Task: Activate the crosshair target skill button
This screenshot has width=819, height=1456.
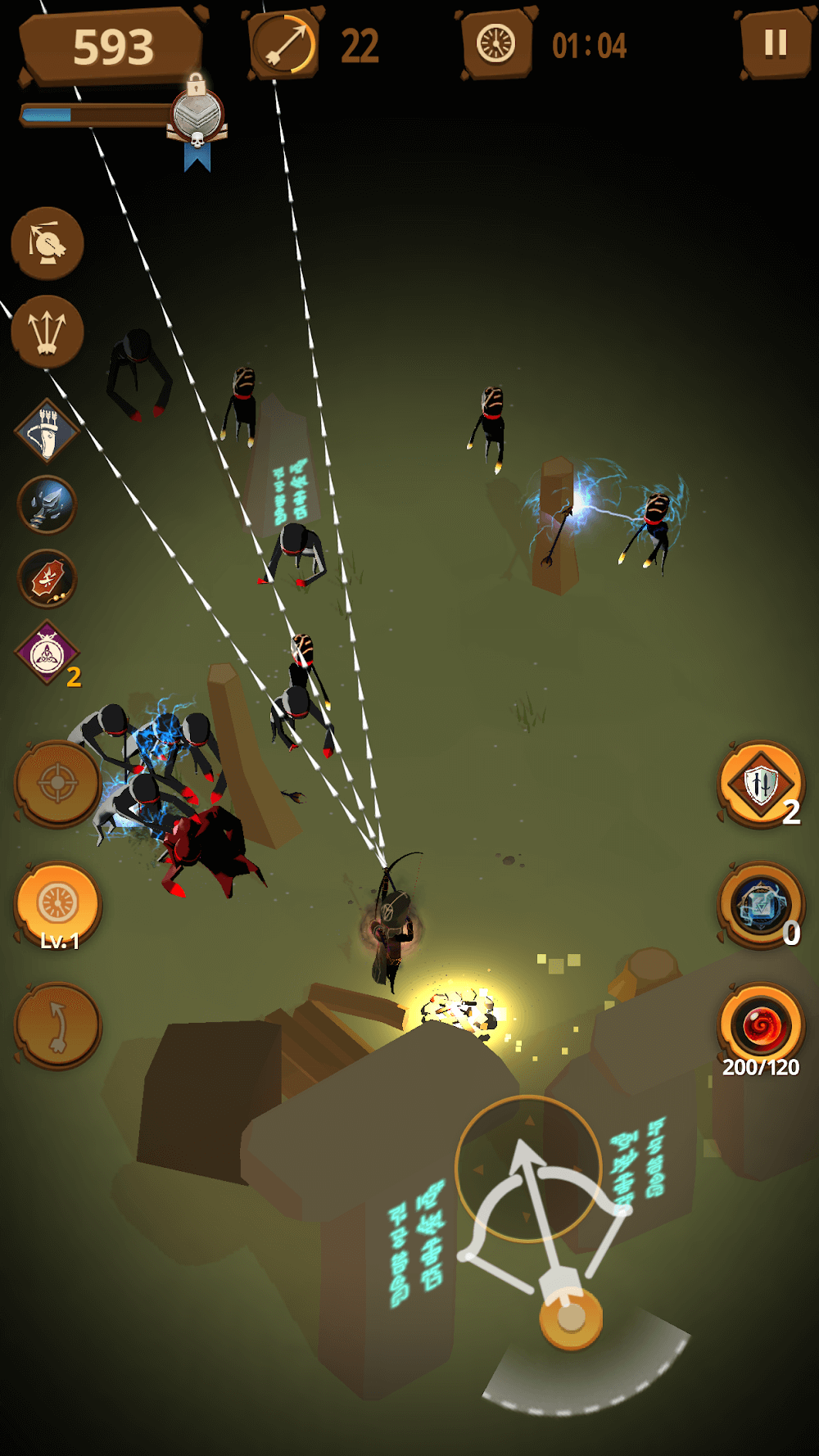Action: [x=57, y=784]
